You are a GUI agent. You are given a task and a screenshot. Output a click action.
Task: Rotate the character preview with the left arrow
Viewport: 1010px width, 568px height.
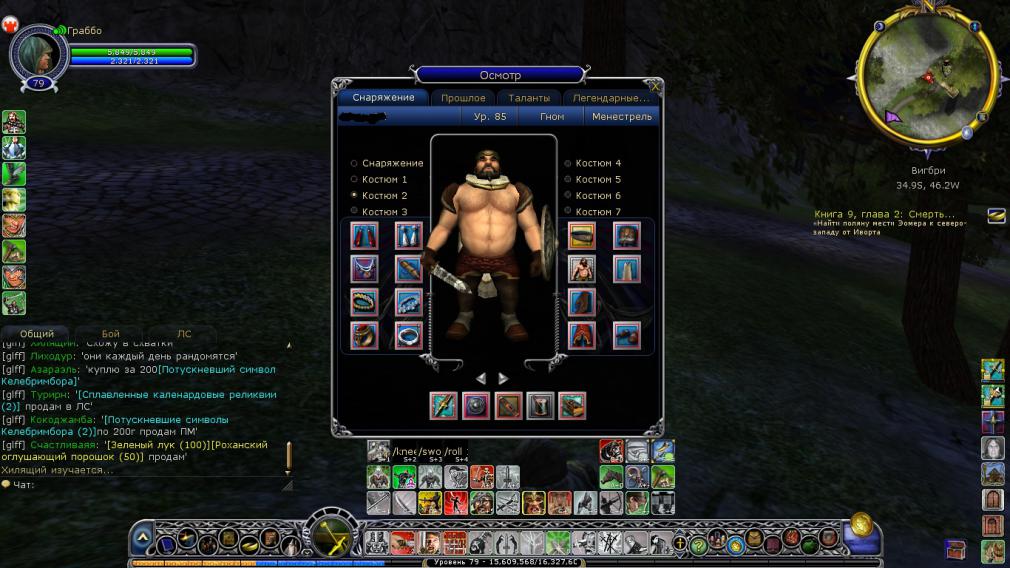click(x=481, y=378)
